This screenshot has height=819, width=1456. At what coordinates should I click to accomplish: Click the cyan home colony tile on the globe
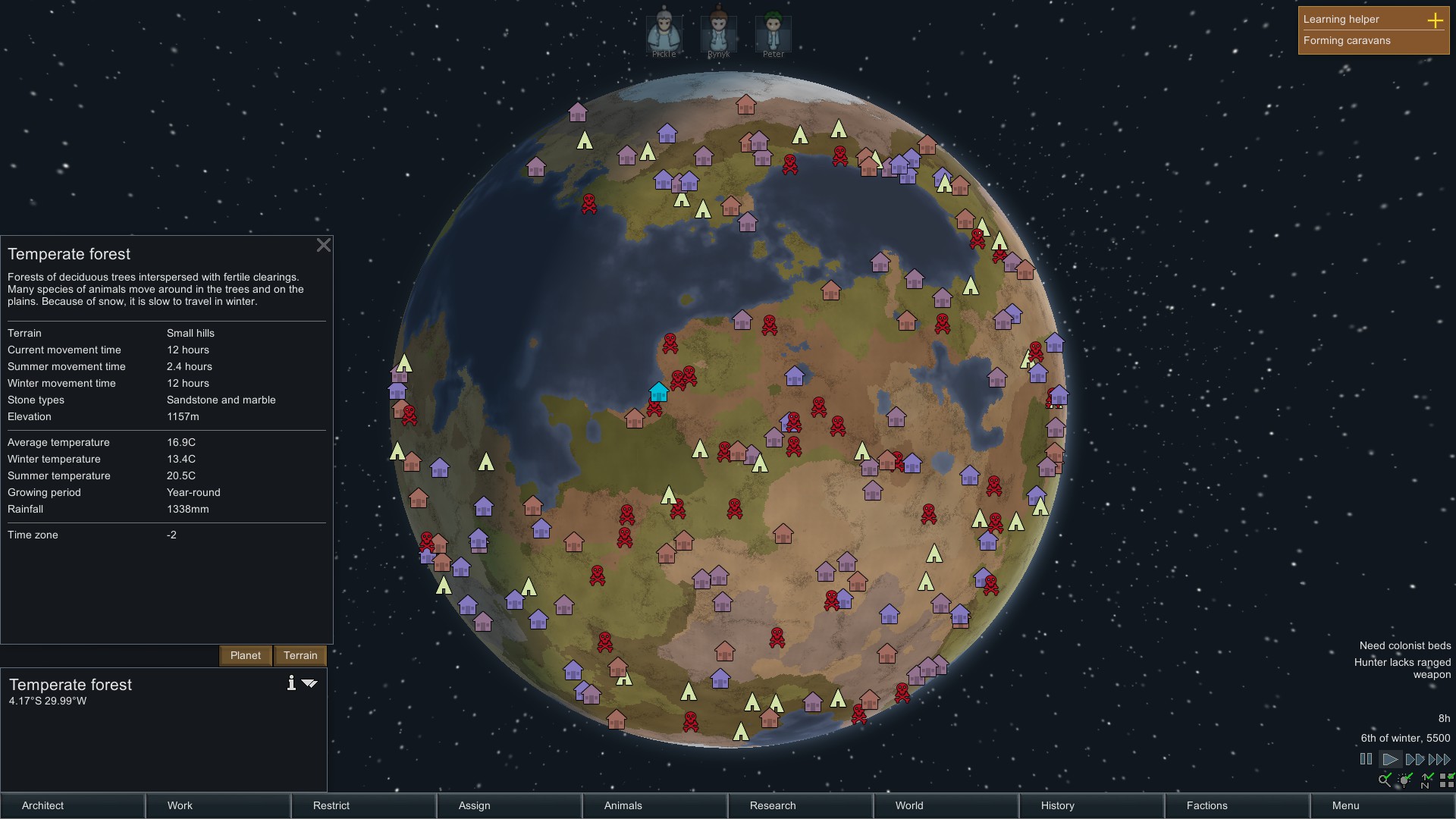point(657,392)
